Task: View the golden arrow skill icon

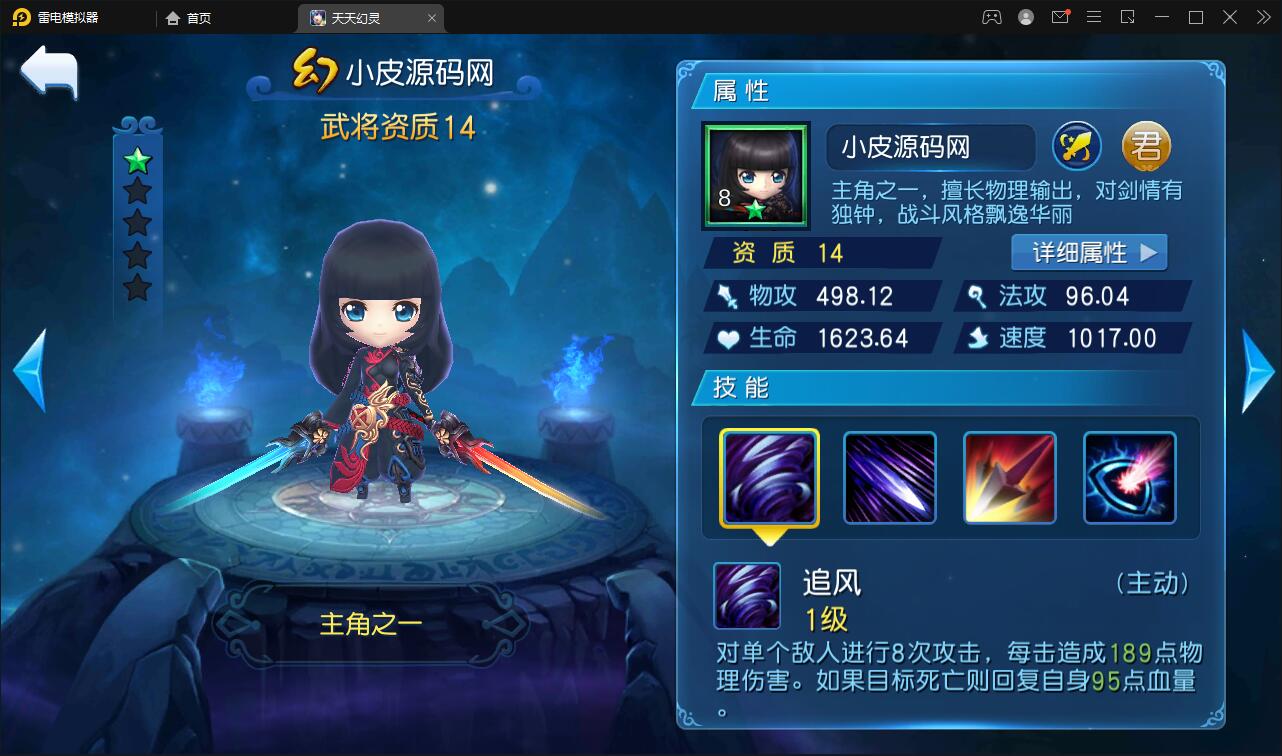Action: (1009, 477)
